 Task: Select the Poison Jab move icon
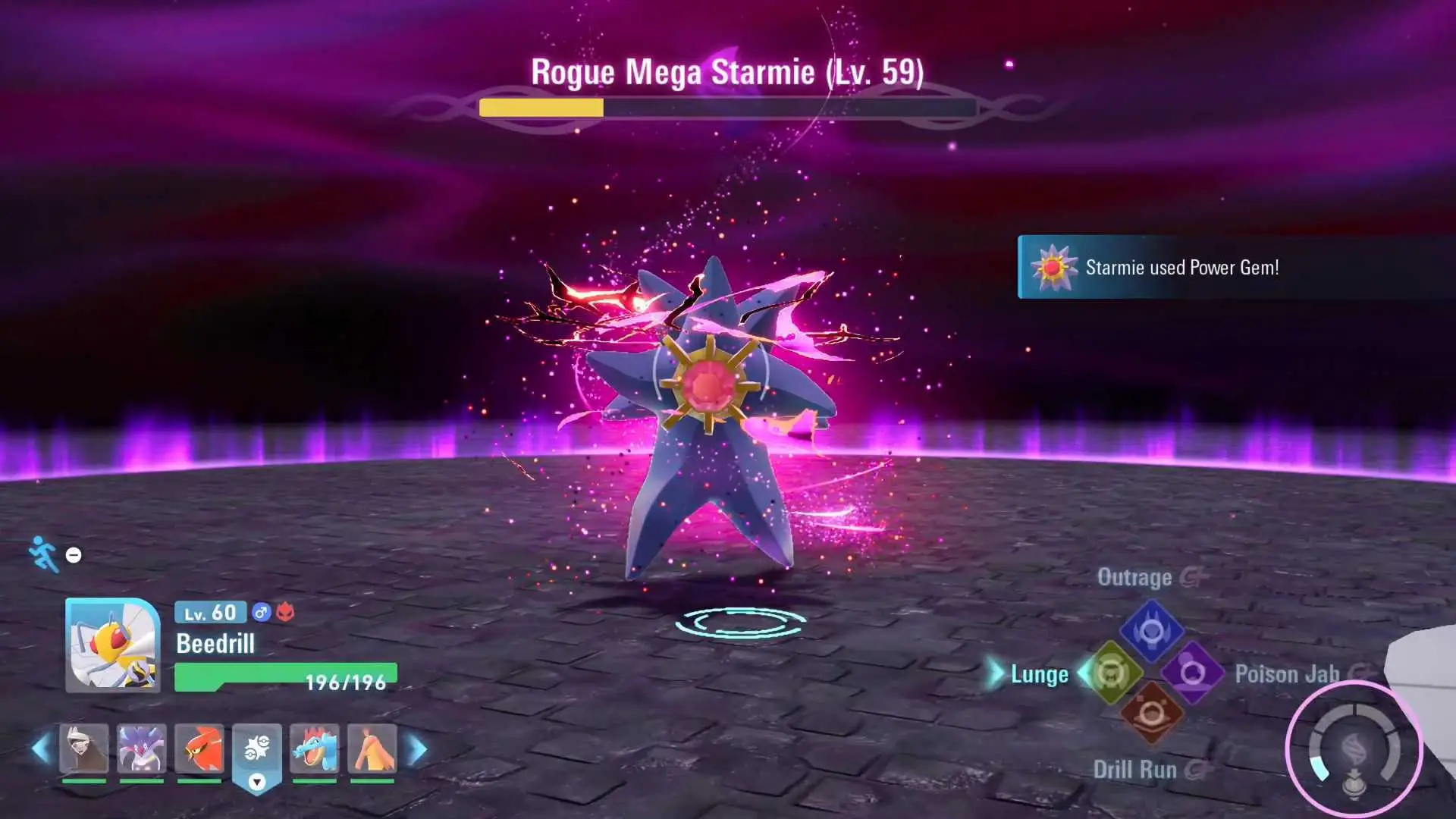[x=1192, y=672]
